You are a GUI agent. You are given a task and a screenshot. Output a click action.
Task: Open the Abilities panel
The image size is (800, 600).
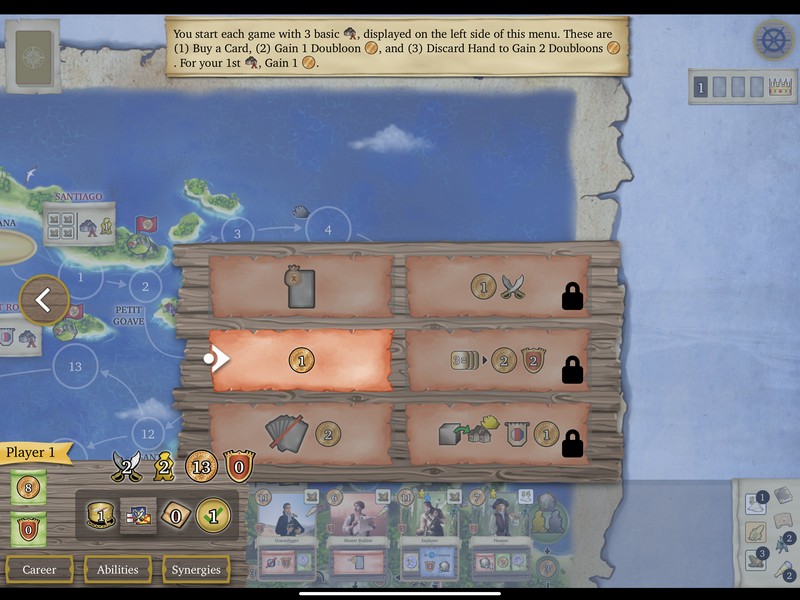pos(118,569)
